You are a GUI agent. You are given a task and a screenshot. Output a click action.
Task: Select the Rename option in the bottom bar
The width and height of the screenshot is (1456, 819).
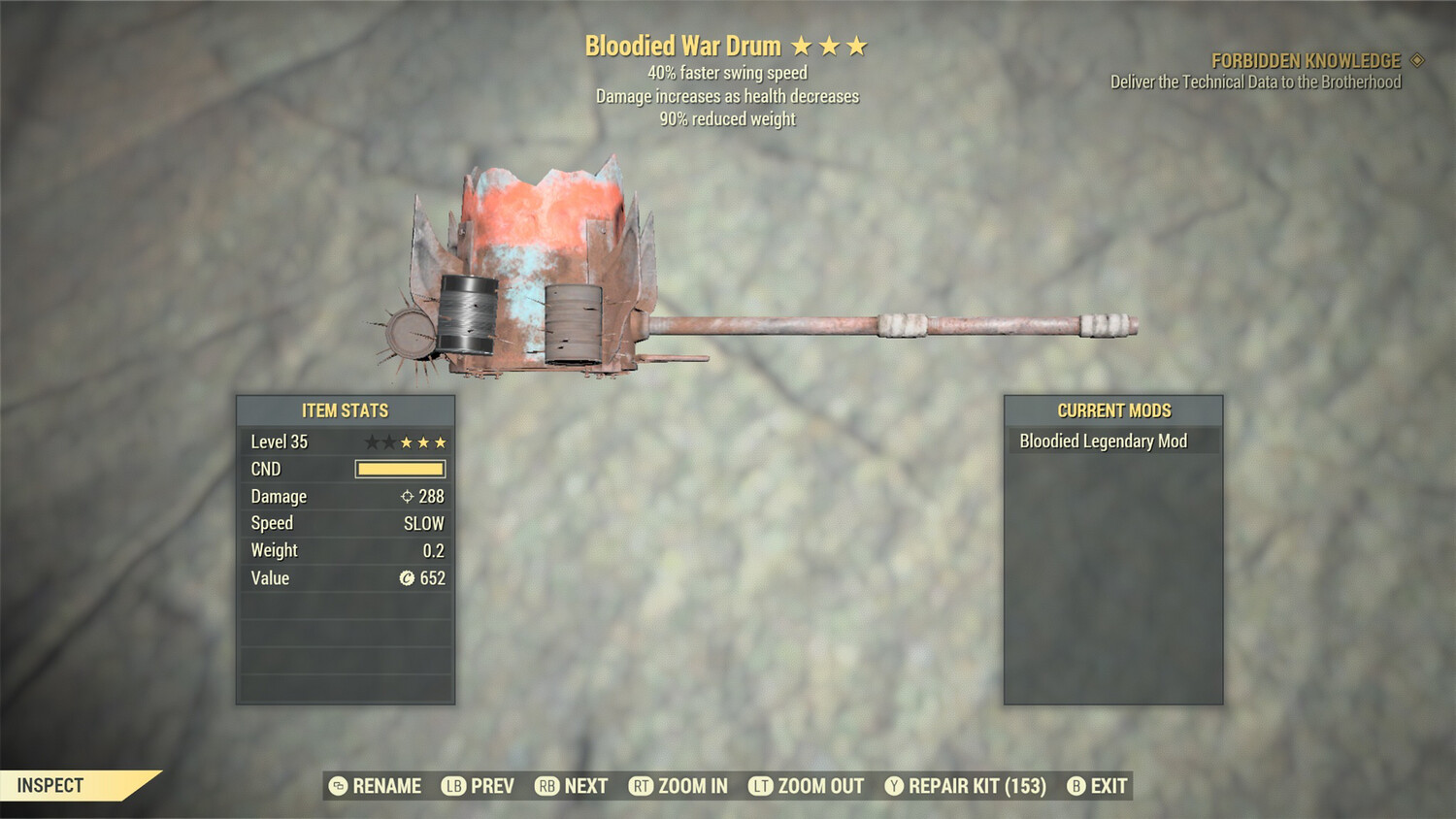coord(376,786)
